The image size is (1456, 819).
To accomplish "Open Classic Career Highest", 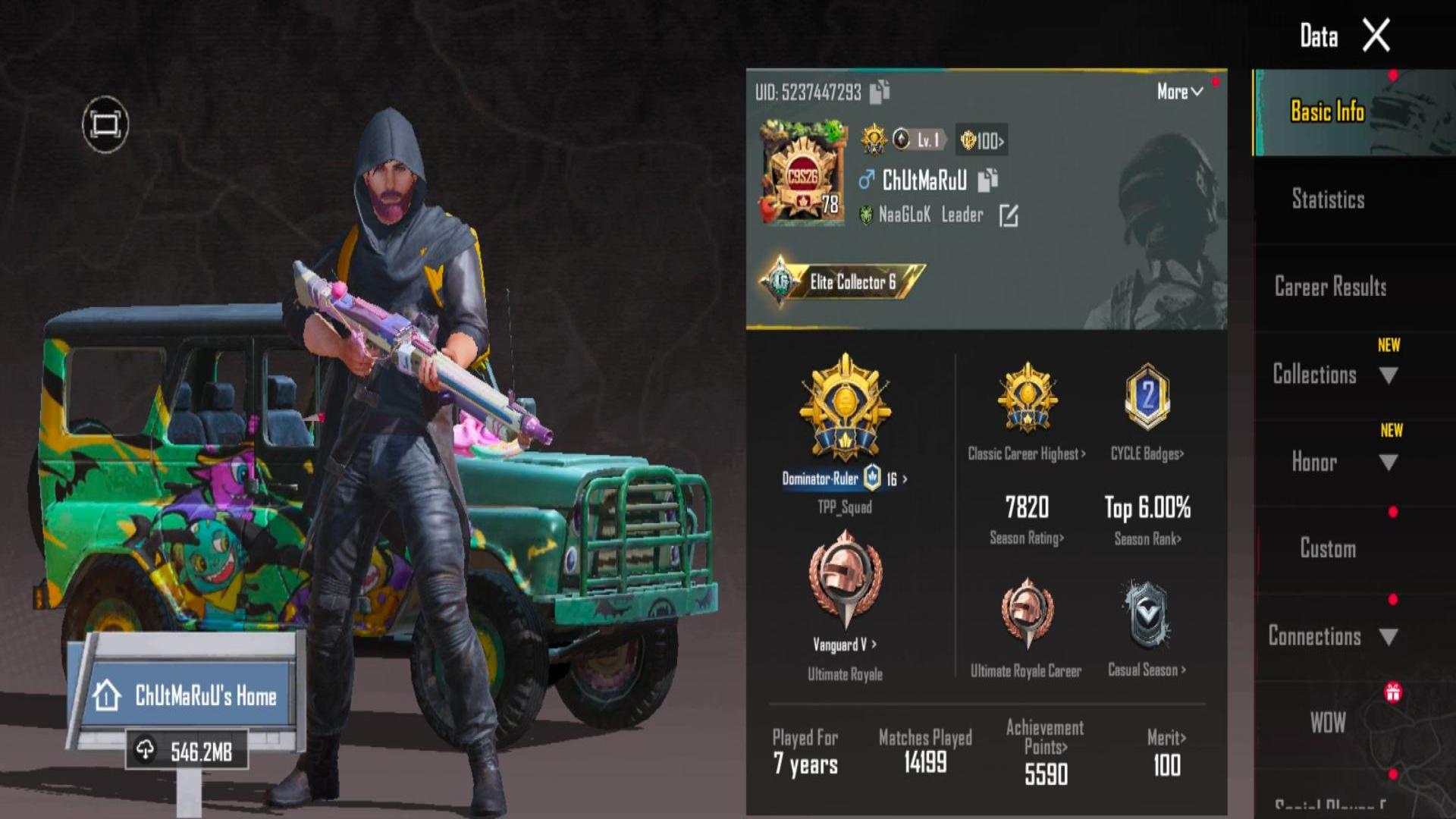I will [x=1027, y=453].
